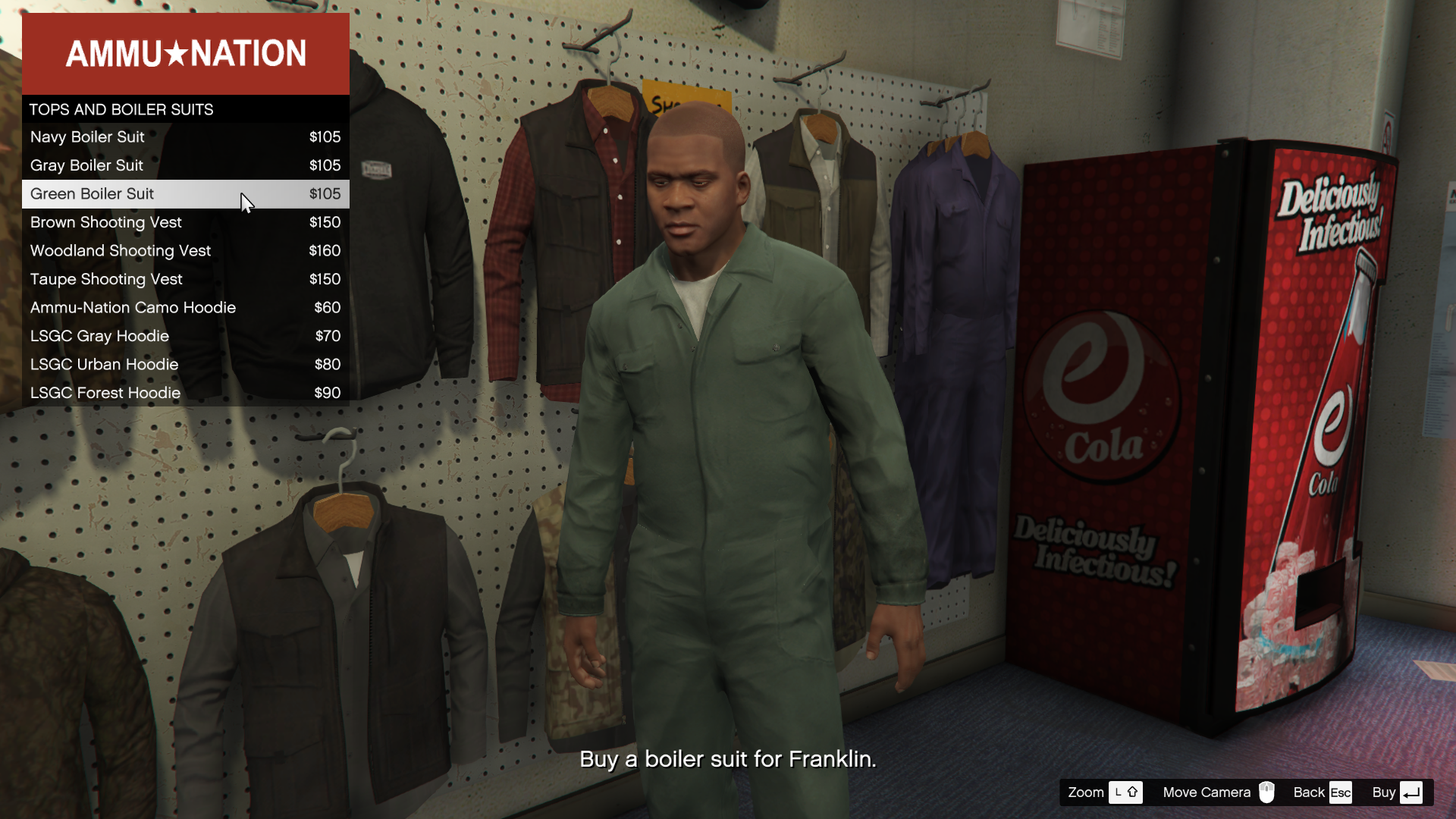This screenshot has height=819, width=1456.
Task: Click the star in the Ammu-Nation logo
Action: coord(174,53)
